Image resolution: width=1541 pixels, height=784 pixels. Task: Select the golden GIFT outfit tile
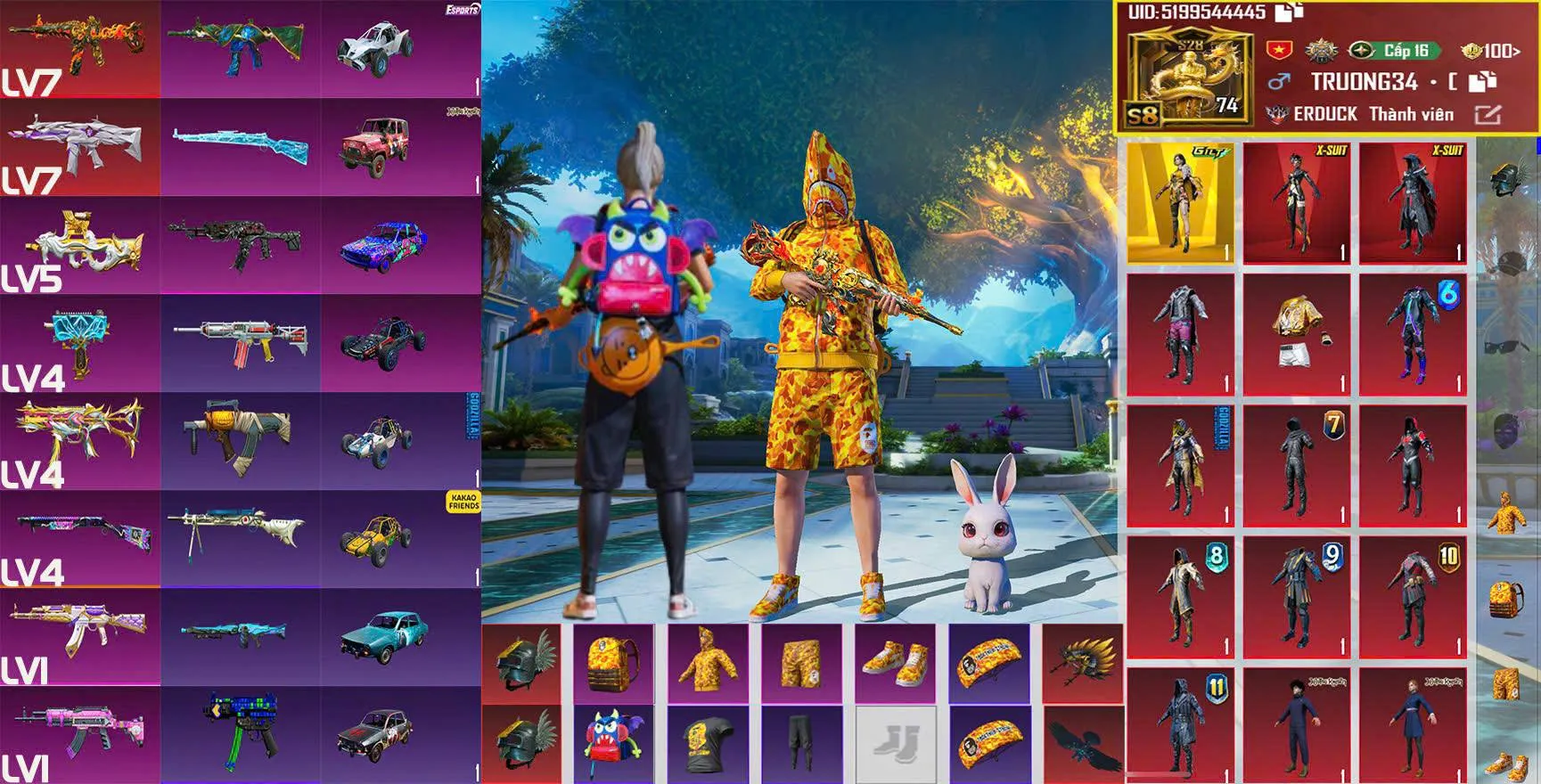[1180, 203]
